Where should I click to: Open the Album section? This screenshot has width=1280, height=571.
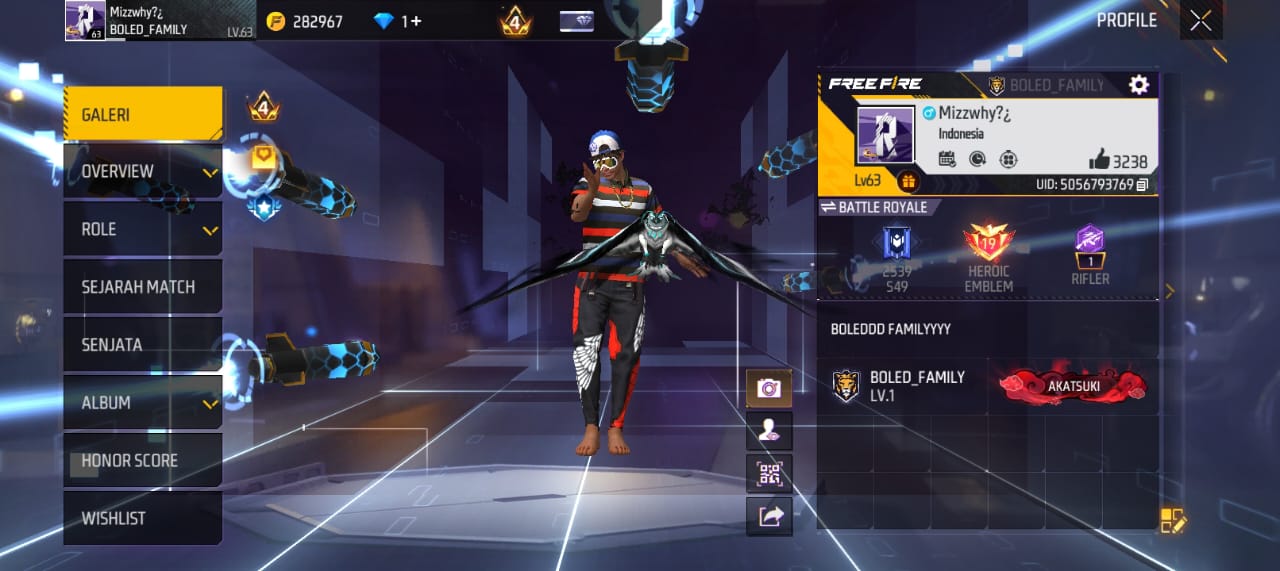pyautogui.click(x=143, y=403)
